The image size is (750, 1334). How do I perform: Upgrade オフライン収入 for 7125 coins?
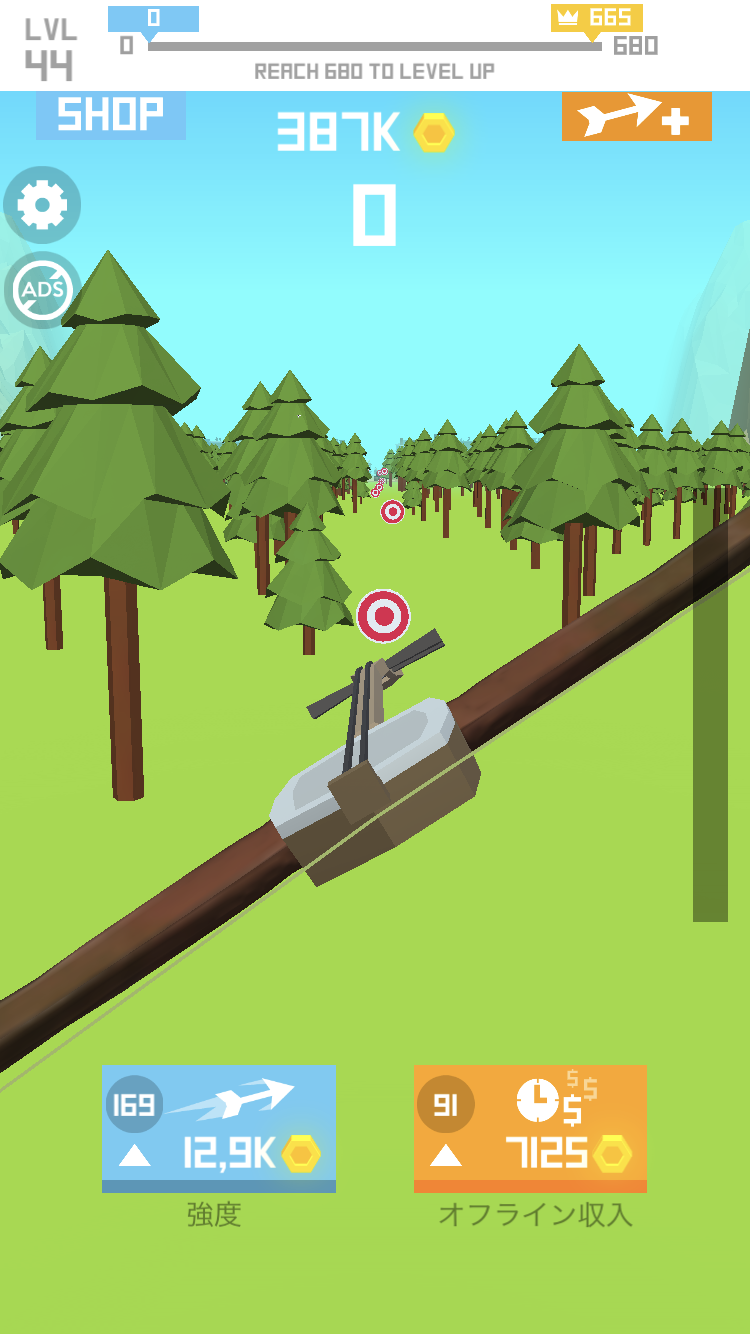coord(530,1128)
